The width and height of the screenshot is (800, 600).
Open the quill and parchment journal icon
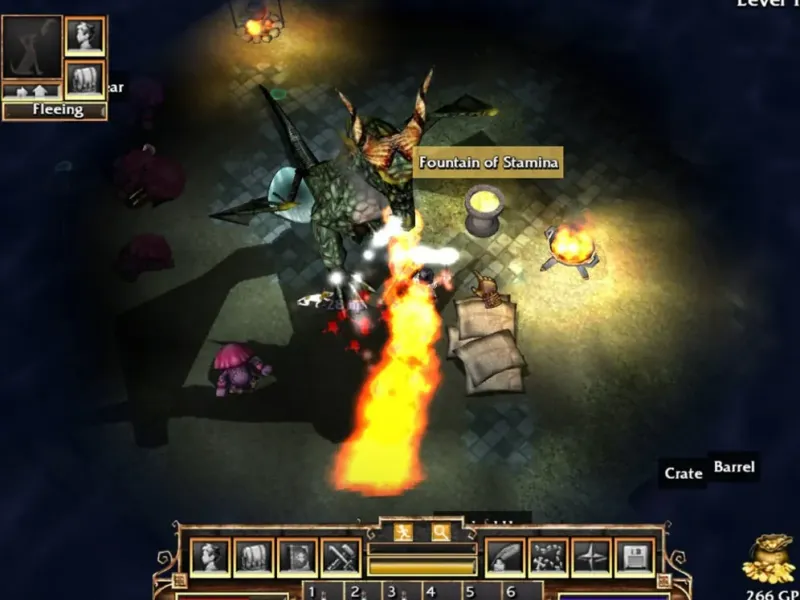(x=504, y=557)
